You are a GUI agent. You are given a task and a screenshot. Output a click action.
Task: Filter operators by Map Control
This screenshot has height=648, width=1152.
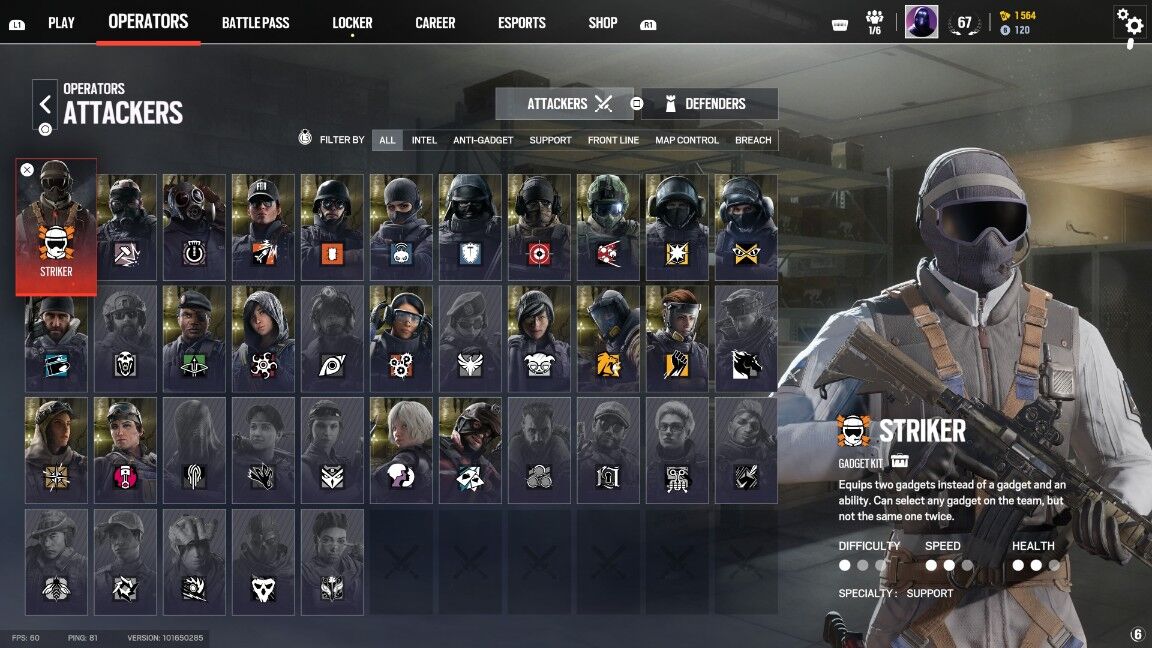pos(687,140)
